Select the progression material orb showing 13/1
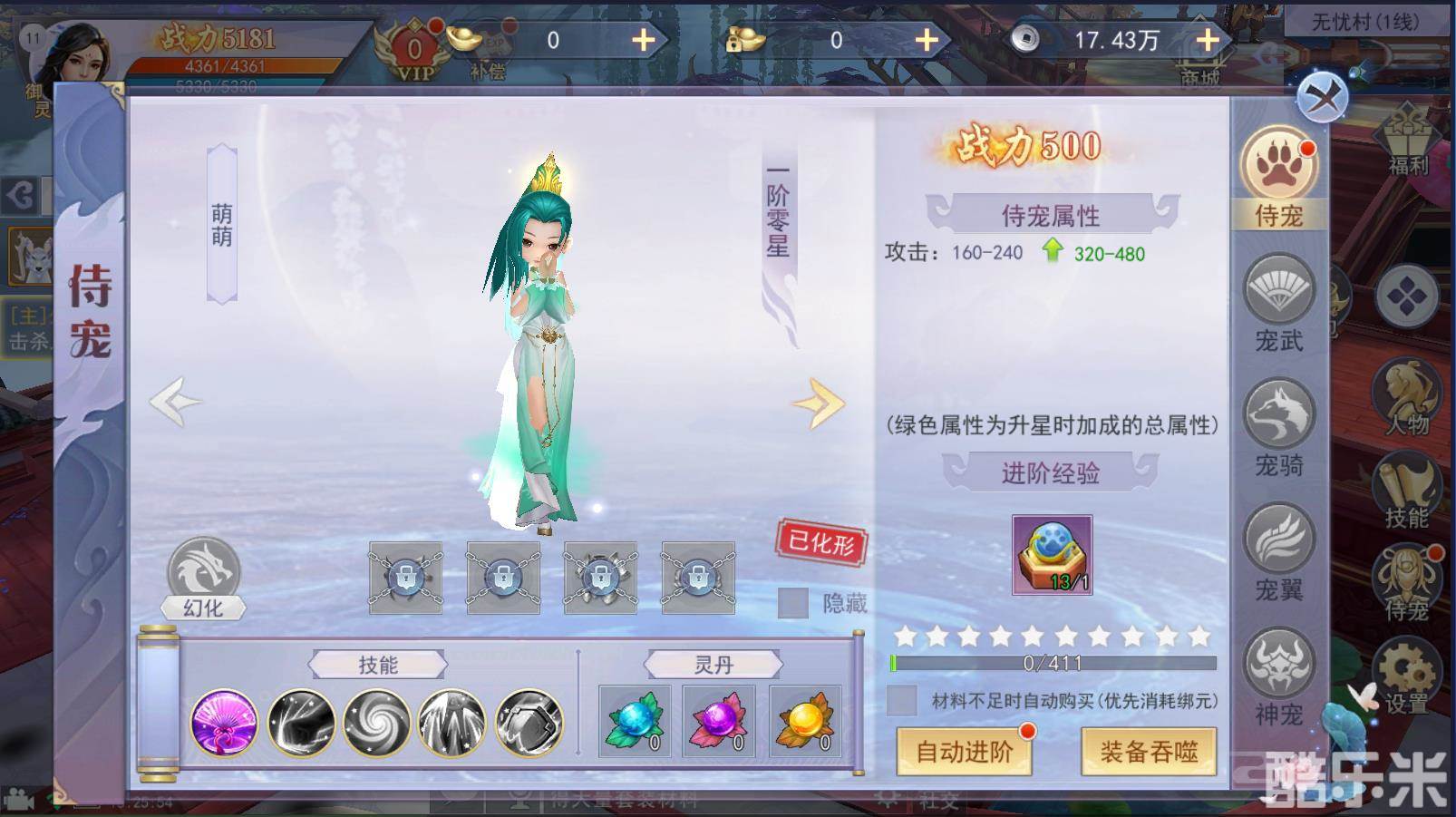1456x817 pixels. coord(1052,553)
